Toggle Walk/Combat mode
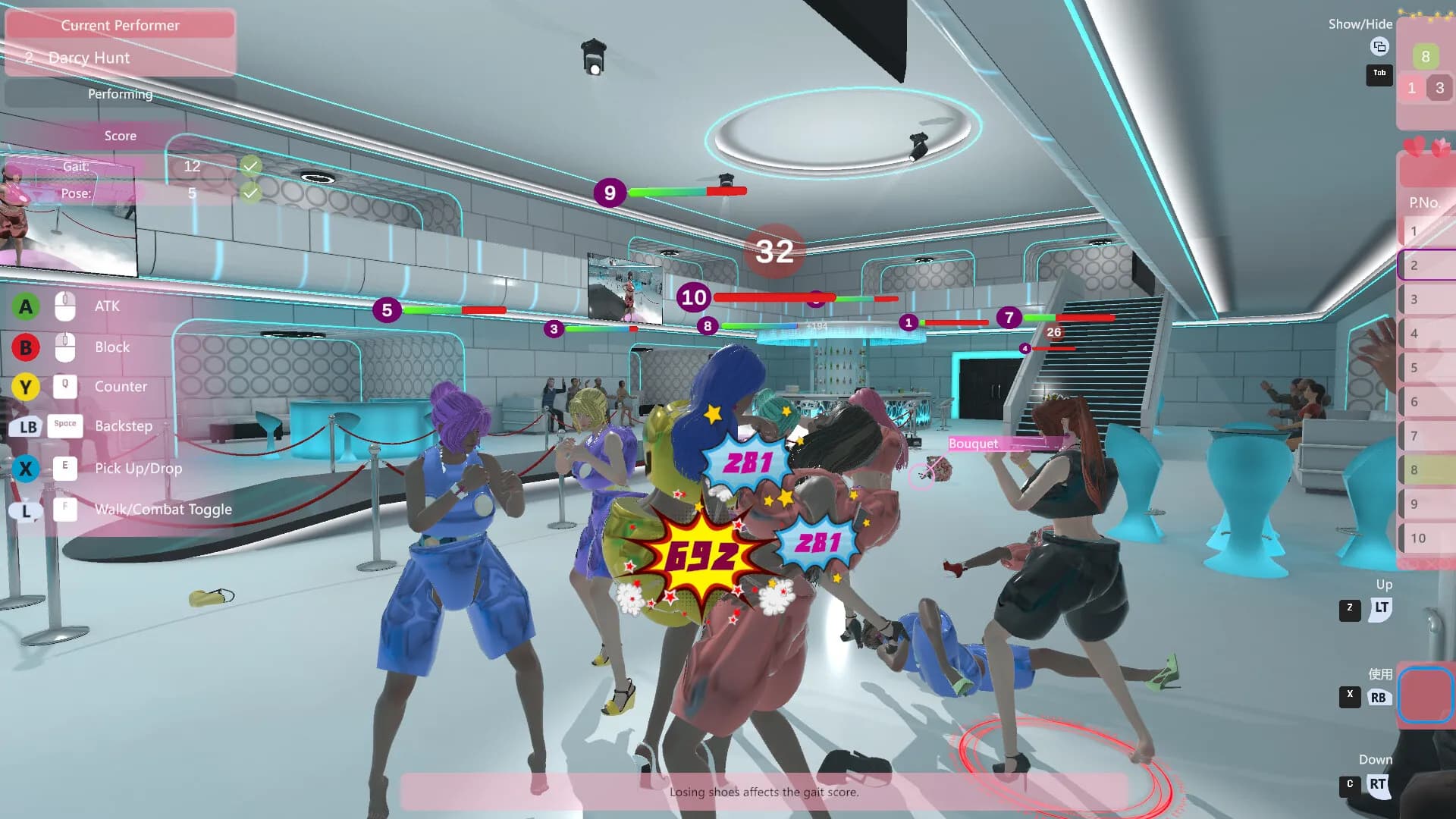Screen dimensions: 1456x819 [x=27, y=510]
